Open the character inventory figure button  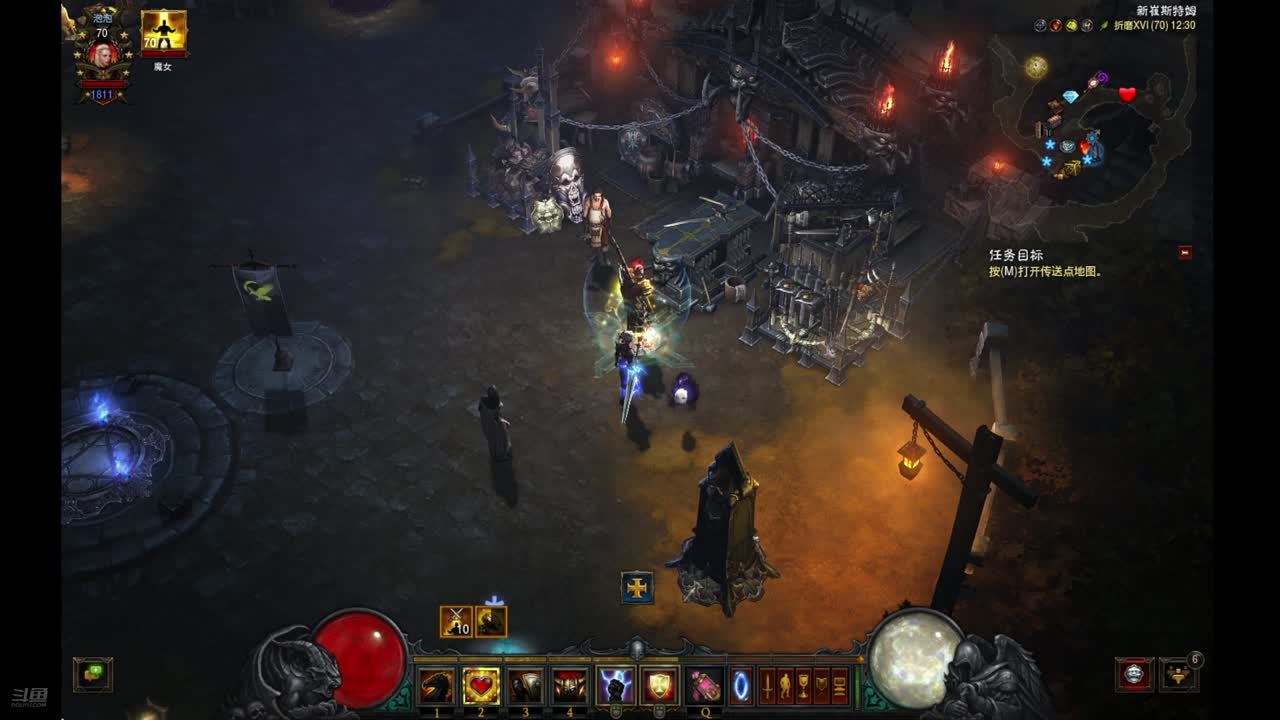785,686
